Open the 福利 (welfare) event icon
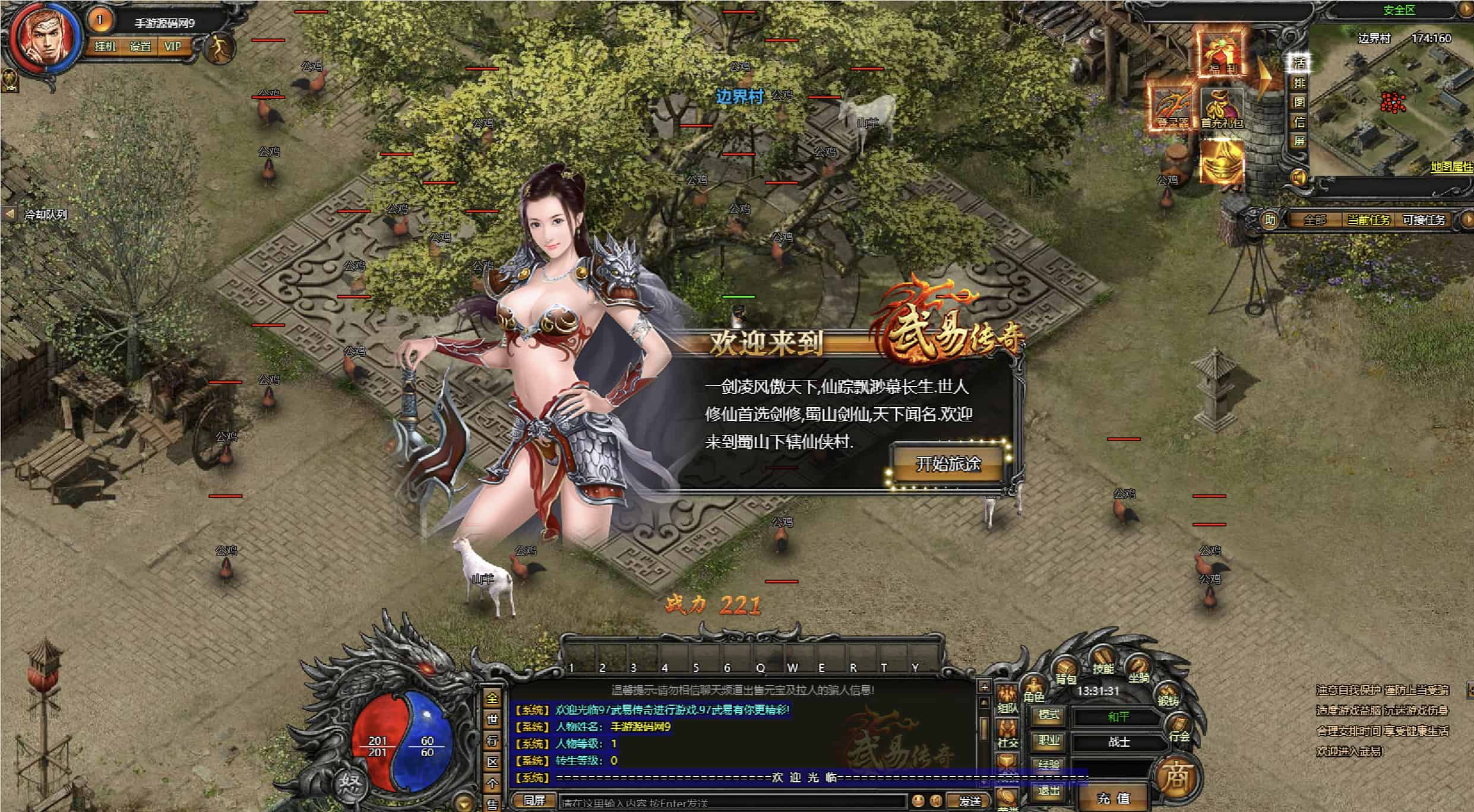1474x812 pixels. 1222,53
